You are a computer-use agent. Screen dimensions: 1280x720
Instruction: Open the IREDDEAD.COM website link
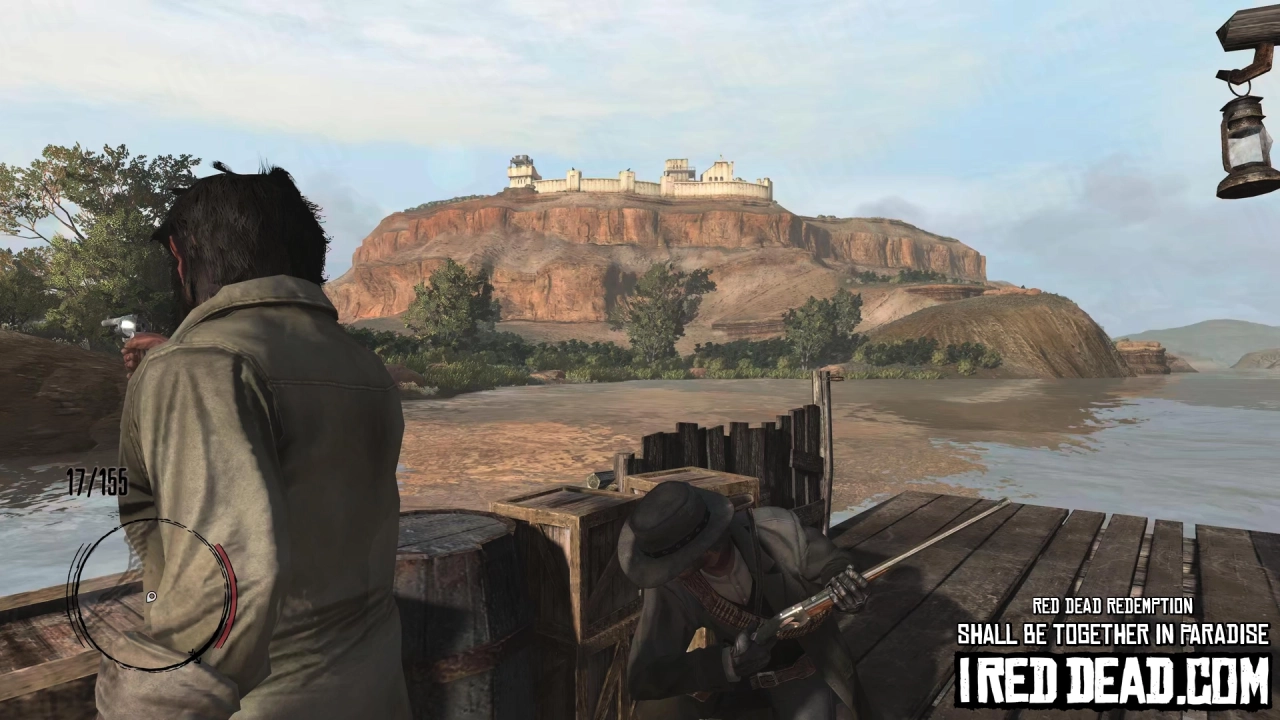1113,678
